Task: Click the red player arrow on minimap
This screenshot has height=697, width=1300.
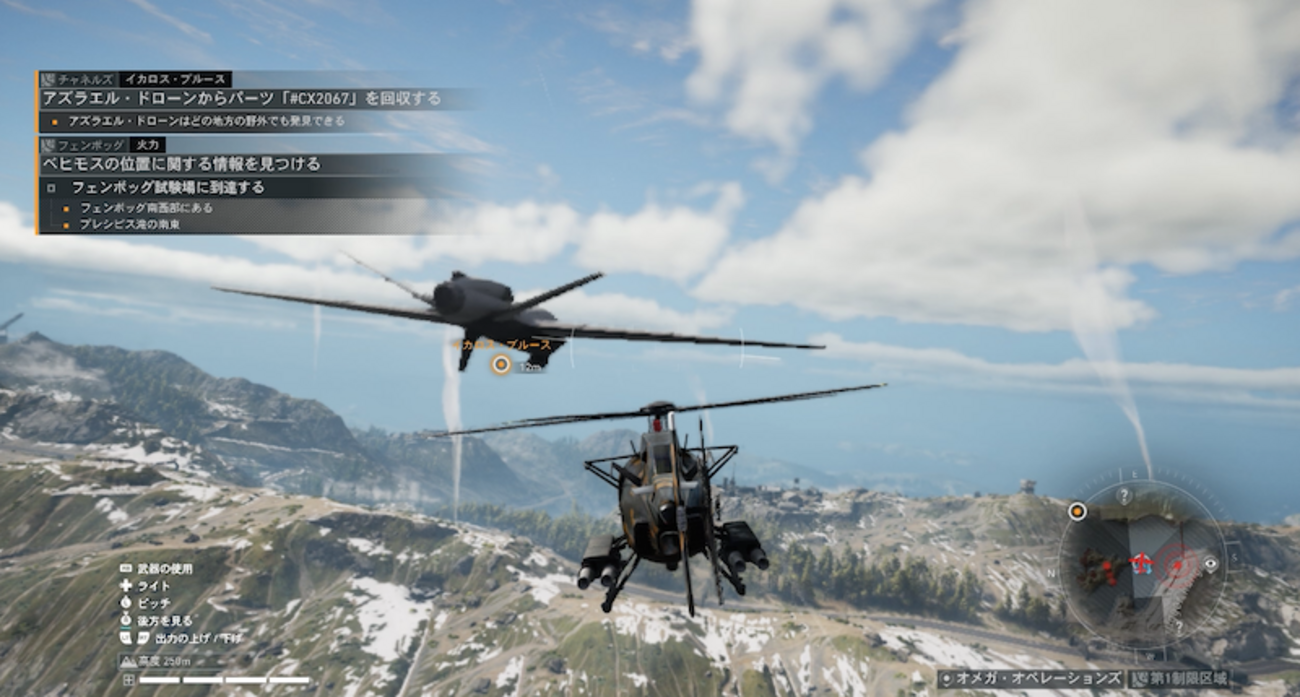Action: coord(1141,564)
